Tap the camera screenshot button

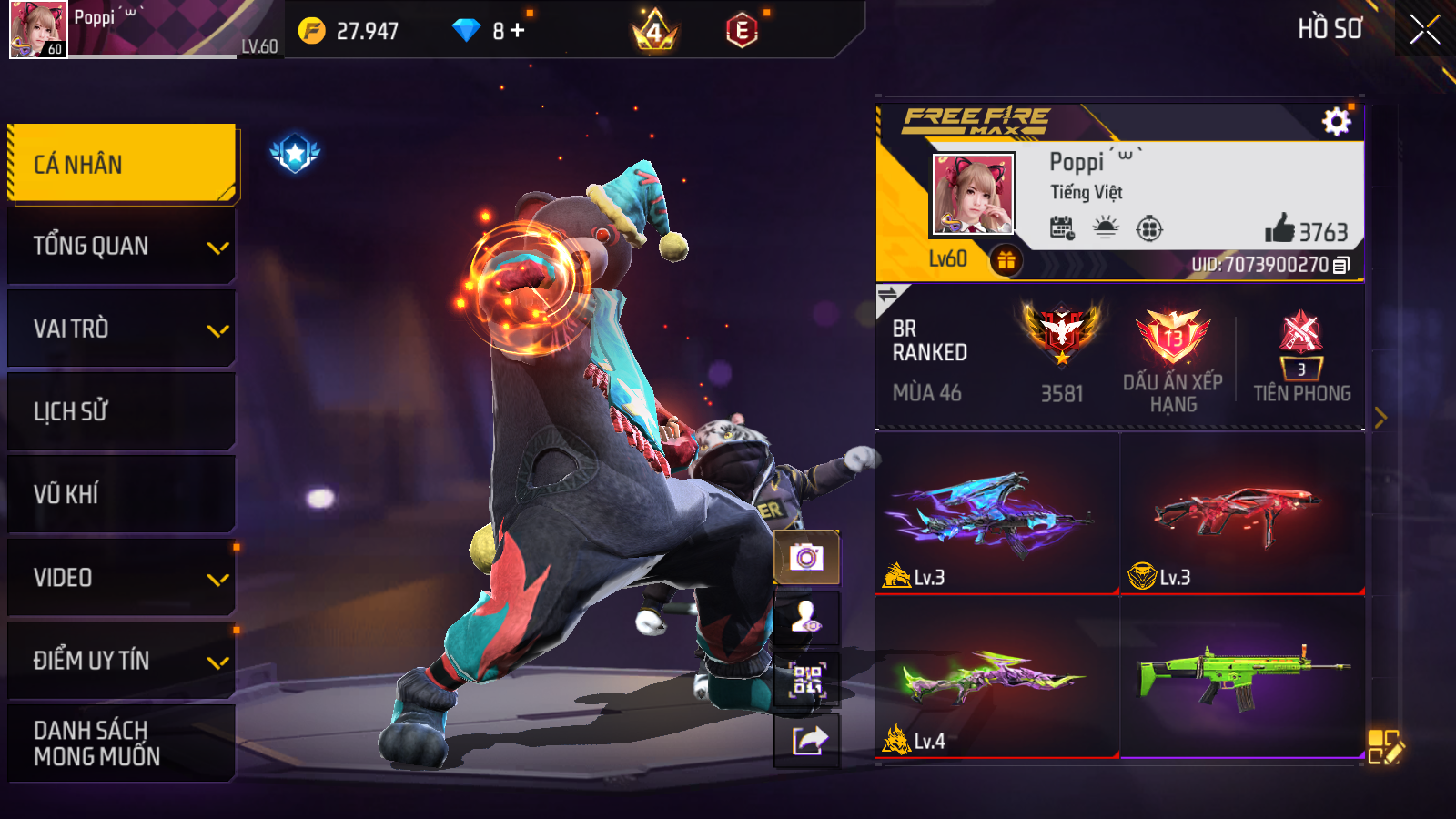coord(806,557)
